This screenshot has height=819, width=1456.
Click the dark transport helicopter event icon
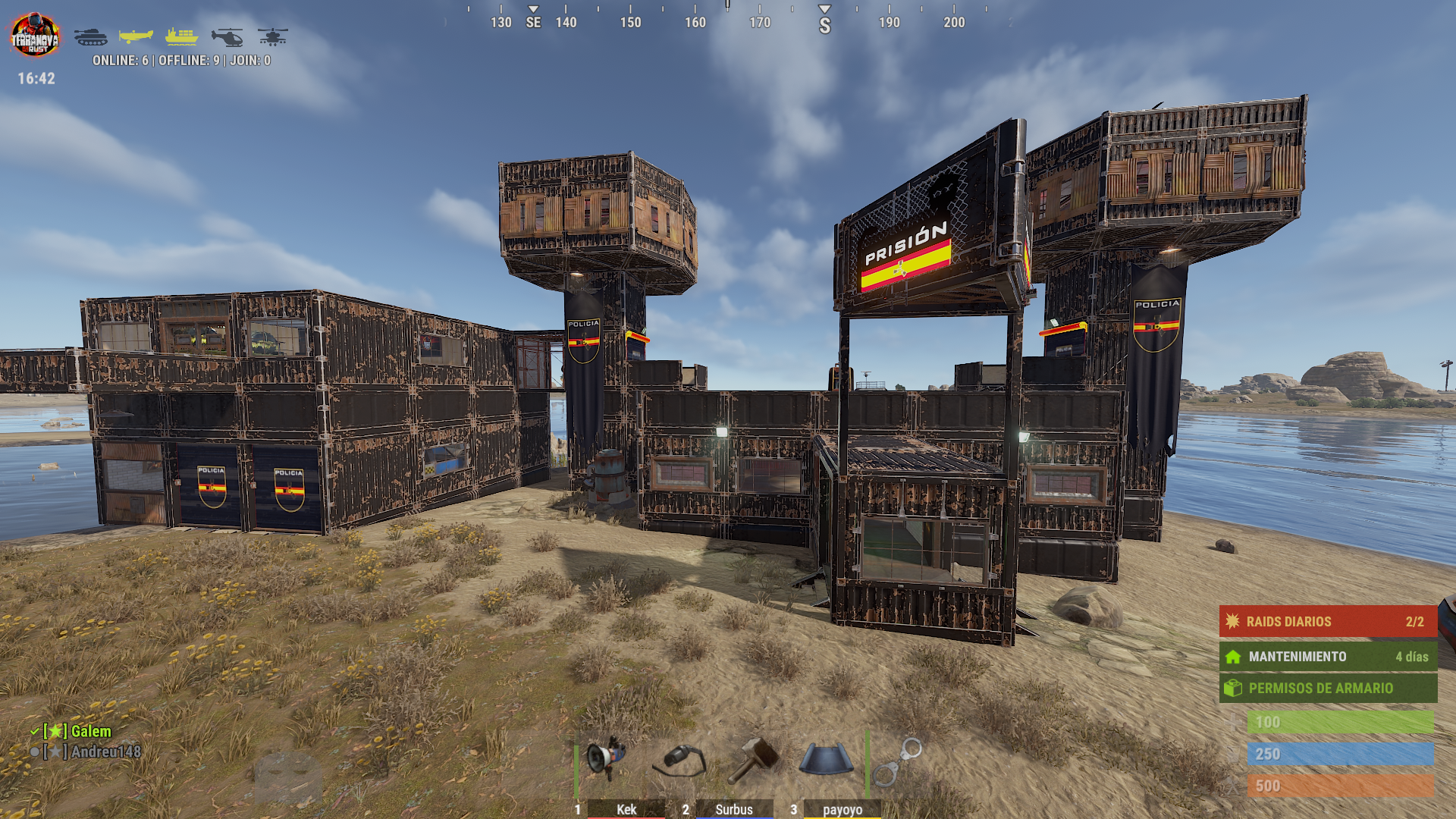tap(227, 36)
